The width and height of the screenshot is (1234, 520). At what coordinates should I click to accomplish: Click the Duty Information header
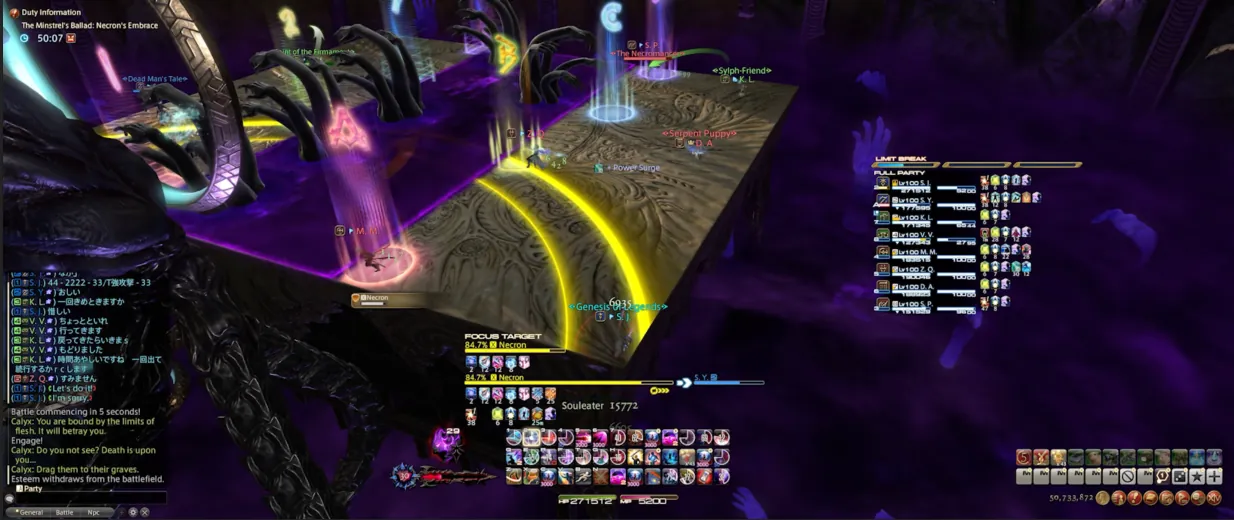(53, 13)
